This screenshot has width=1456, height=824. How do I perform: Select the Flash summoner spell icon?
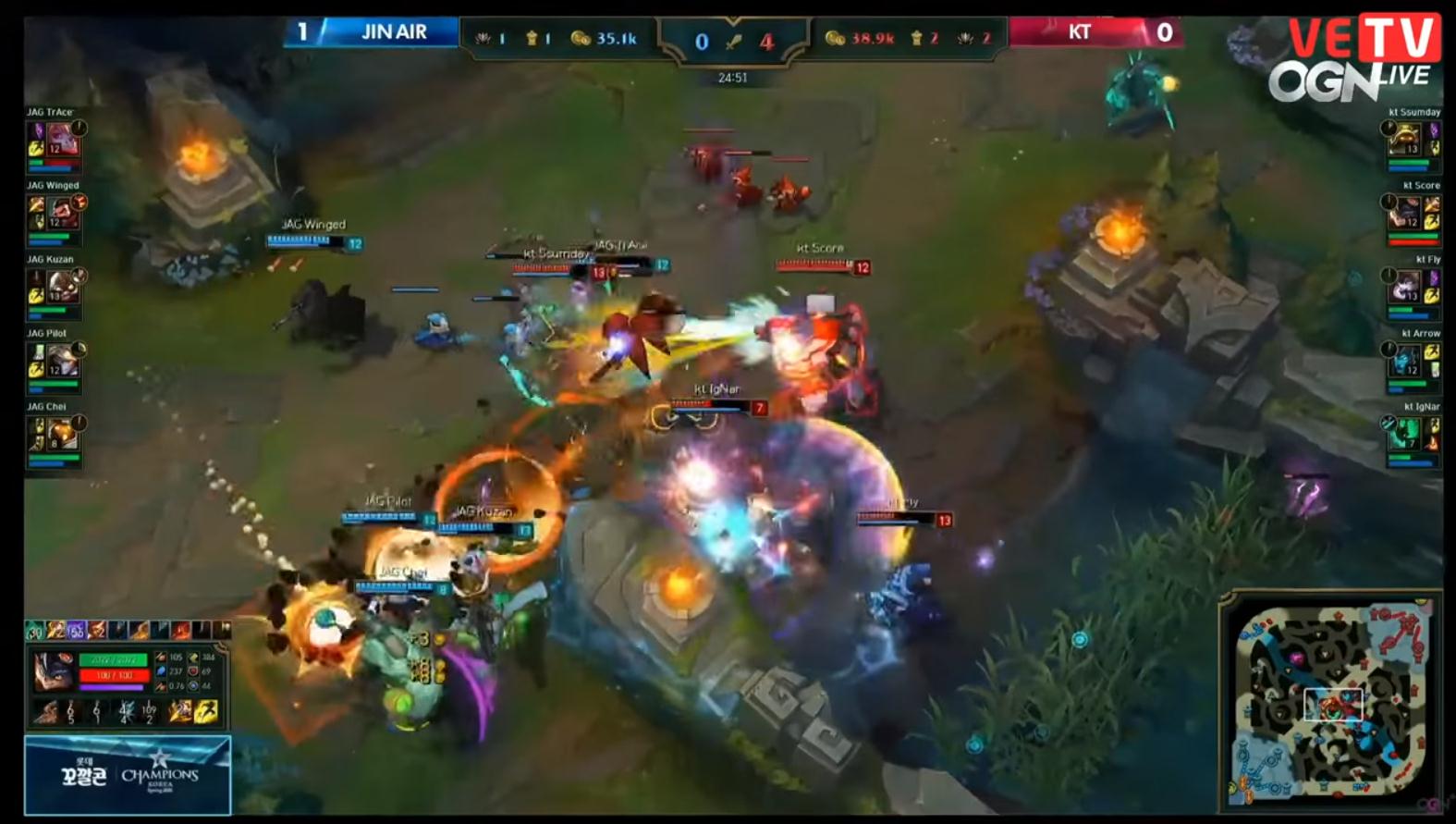[182, 712]
